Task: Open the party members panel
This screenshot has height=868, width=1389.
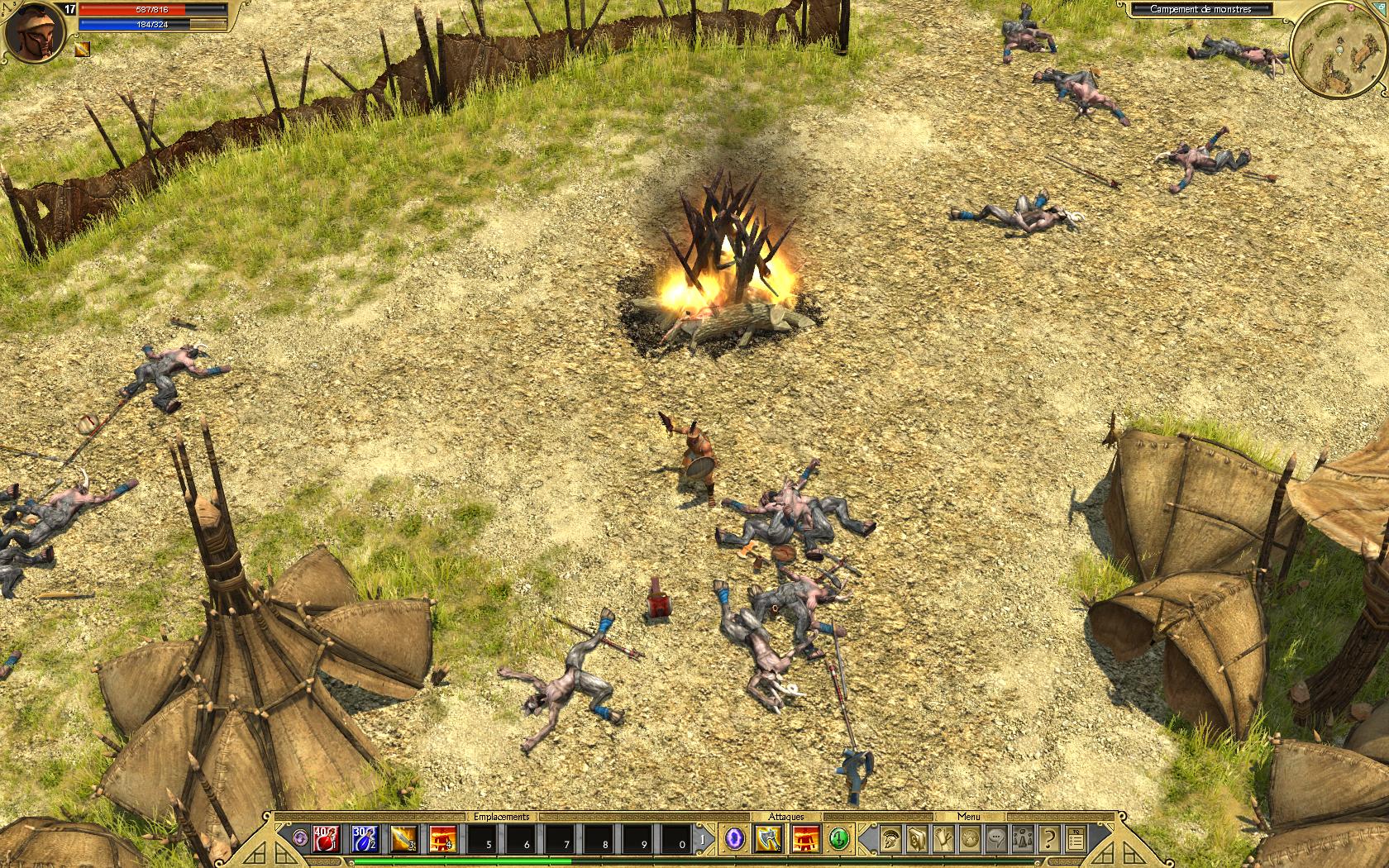Action: pos(1023,839)
